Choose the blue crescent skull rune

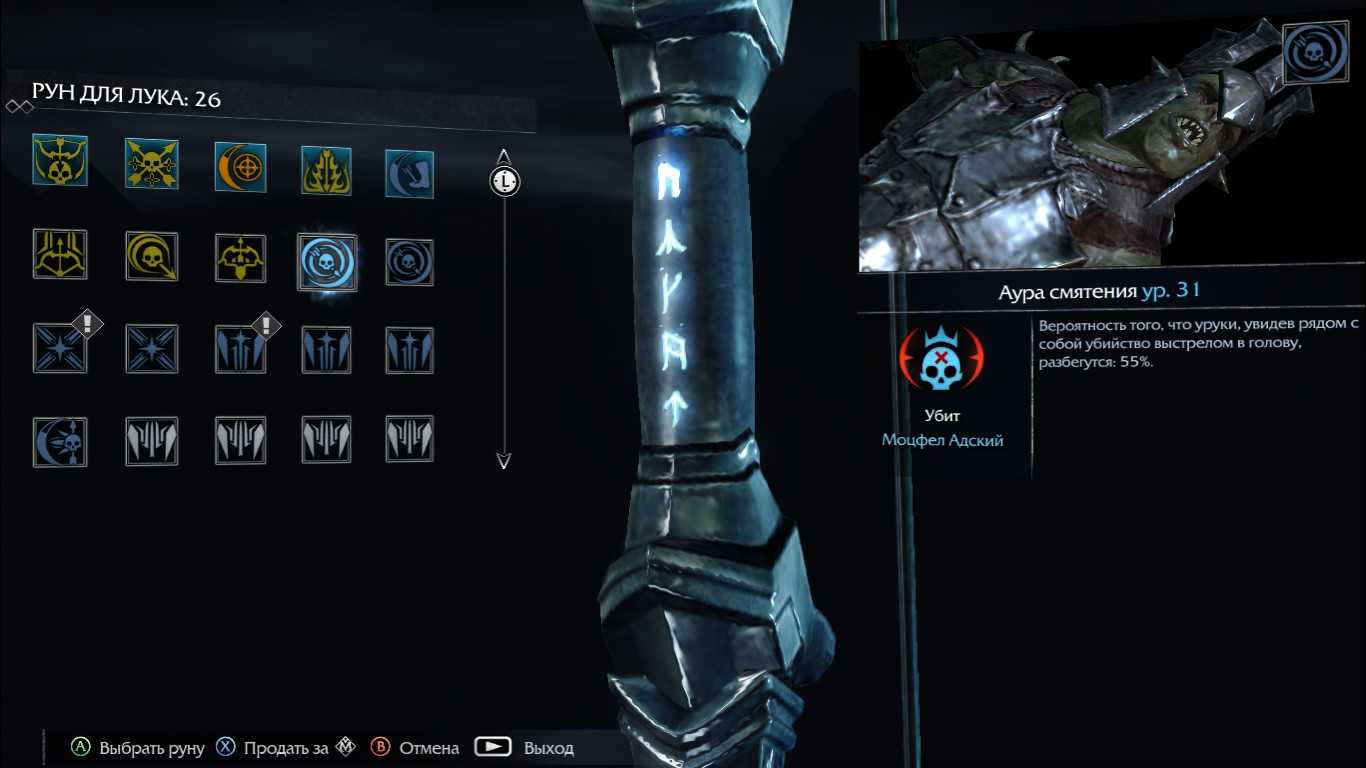point(60,441)
